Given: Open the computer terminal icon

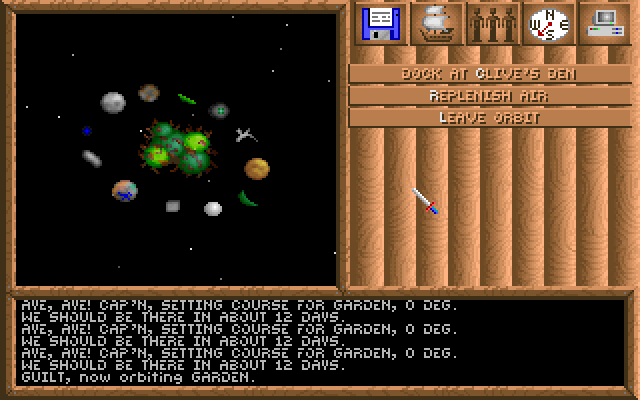Looking at the screenshot, I should tap(604, 24).
